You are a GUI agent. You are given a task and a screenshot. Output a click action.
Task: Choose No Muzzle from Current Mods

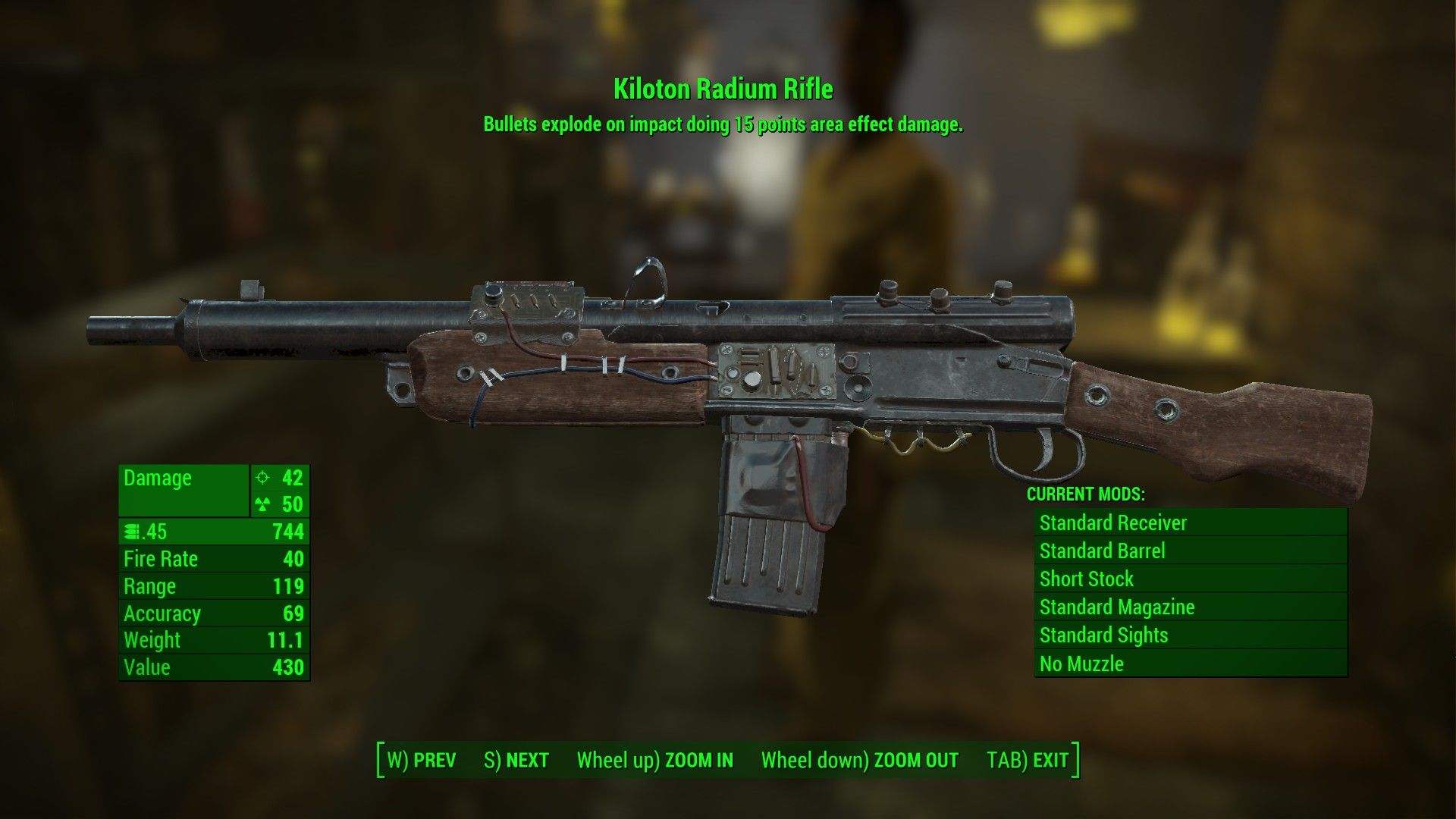click(1081, 664)
